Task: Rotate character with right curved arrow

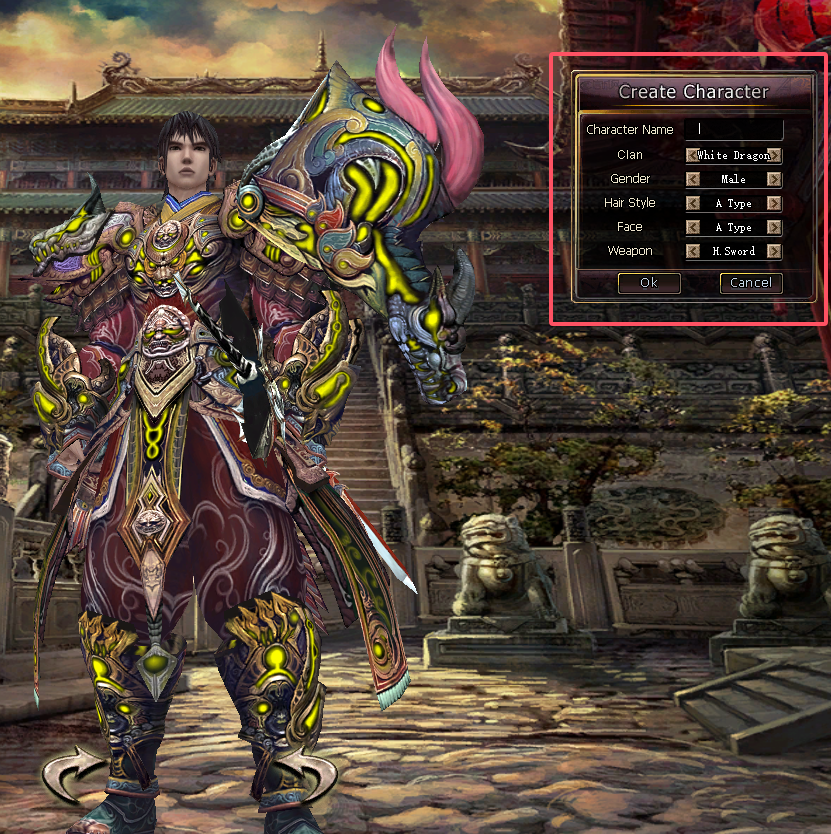Action: 306,775
